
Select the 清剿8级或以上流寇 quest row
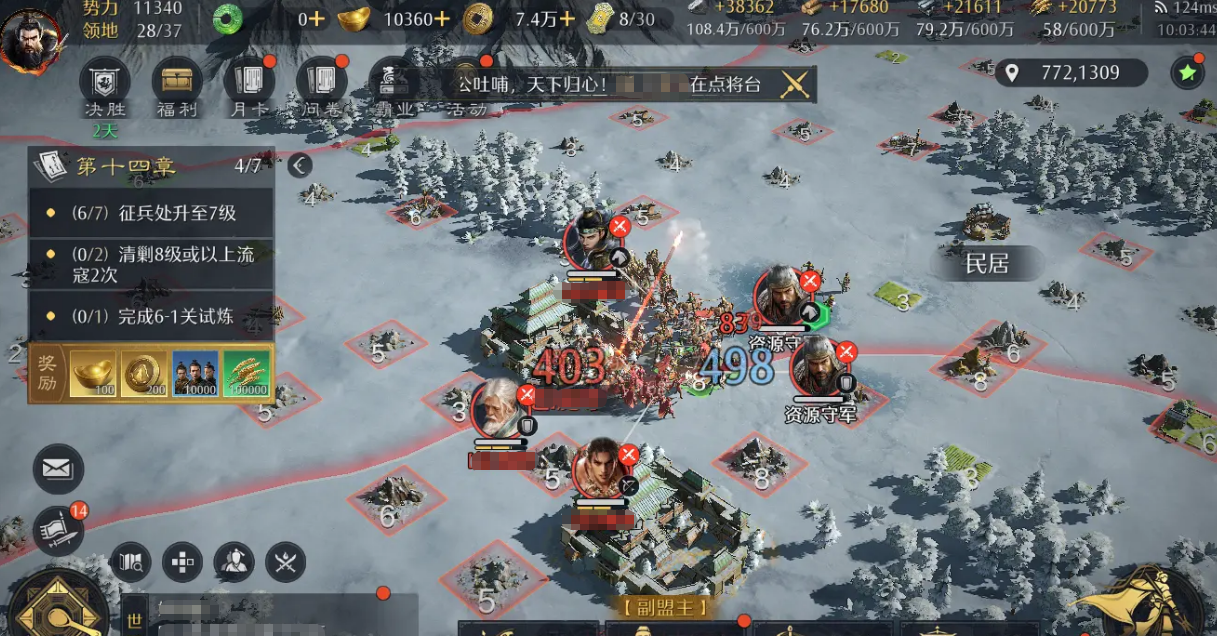pyautogui.click(x=152, y=264)
